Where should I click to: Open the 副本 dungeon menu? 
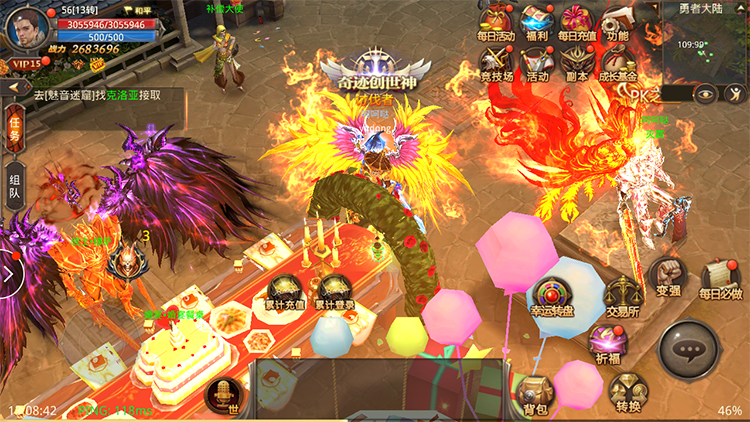pos(576,62)
